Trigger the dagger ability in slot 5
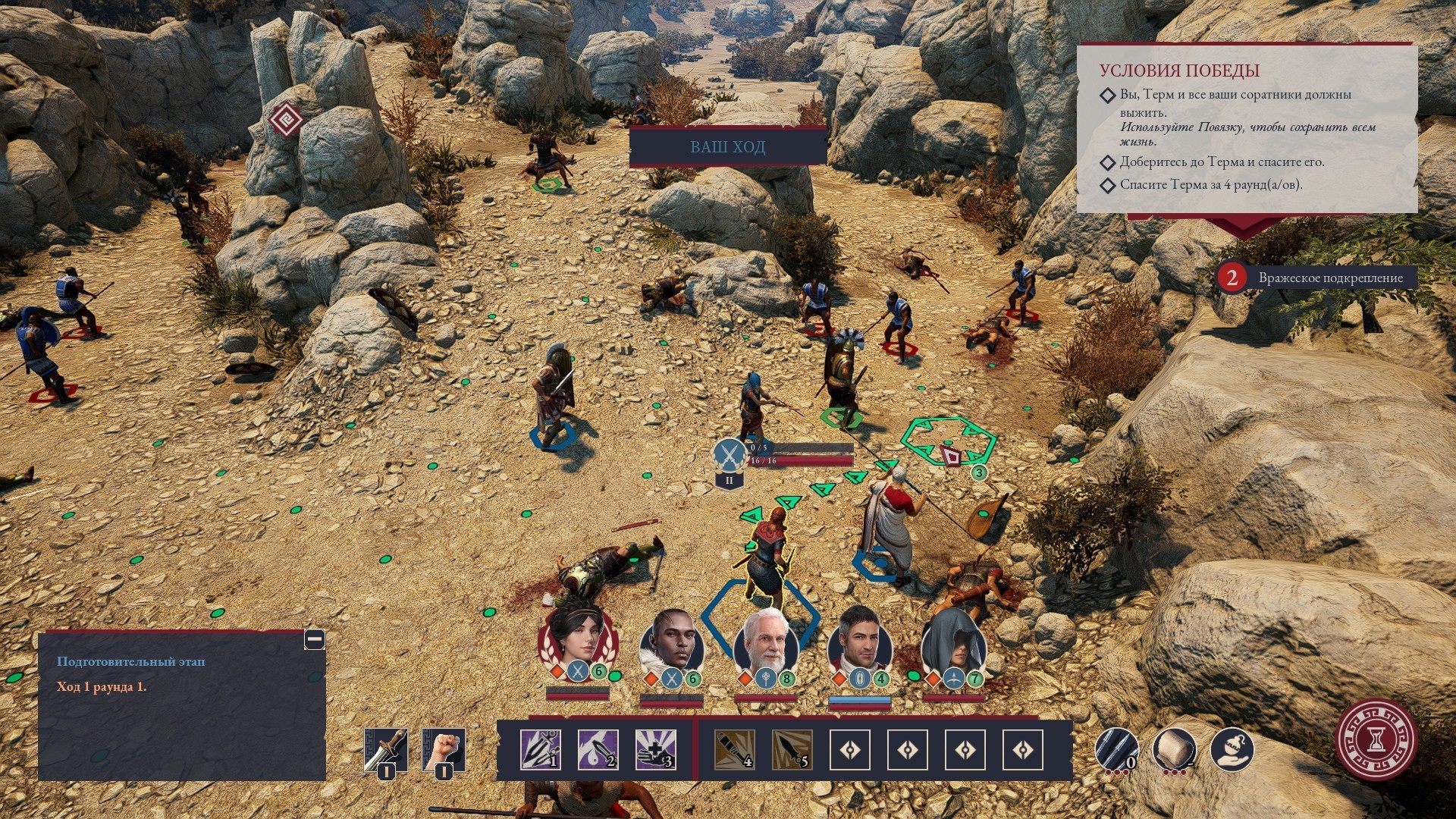The height and width of the screenshot is (819, 1456). click(792, 750)
